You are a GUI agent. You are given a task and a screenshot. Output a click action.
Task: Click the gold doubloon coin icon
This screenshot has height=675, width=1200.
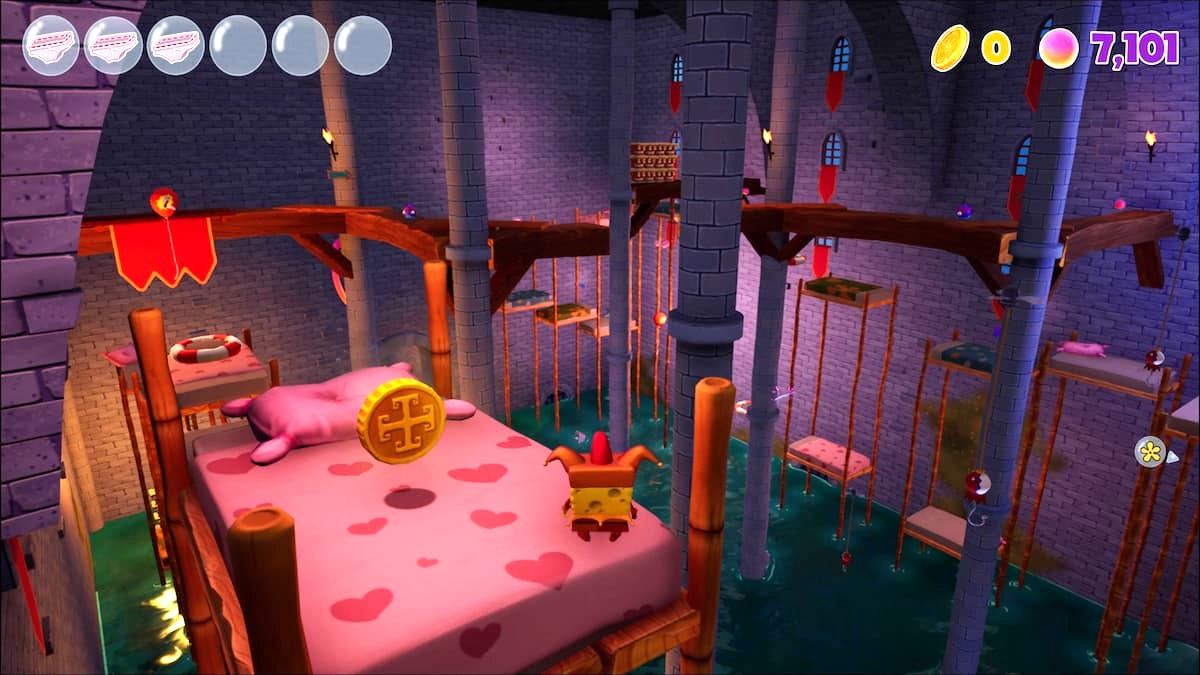[x=950, y=47]
